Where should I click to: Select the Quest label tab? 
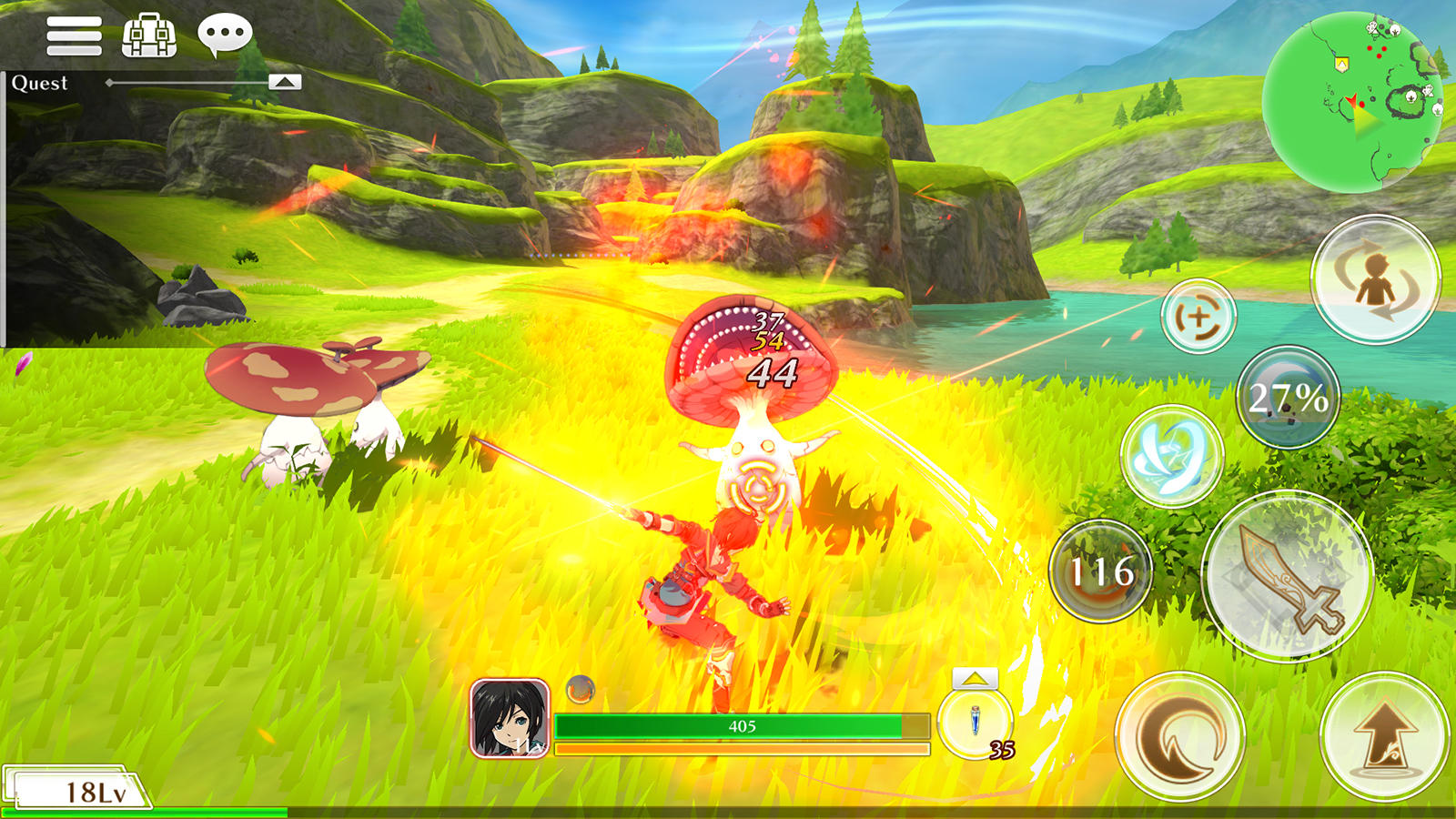[x=38, y=83]
